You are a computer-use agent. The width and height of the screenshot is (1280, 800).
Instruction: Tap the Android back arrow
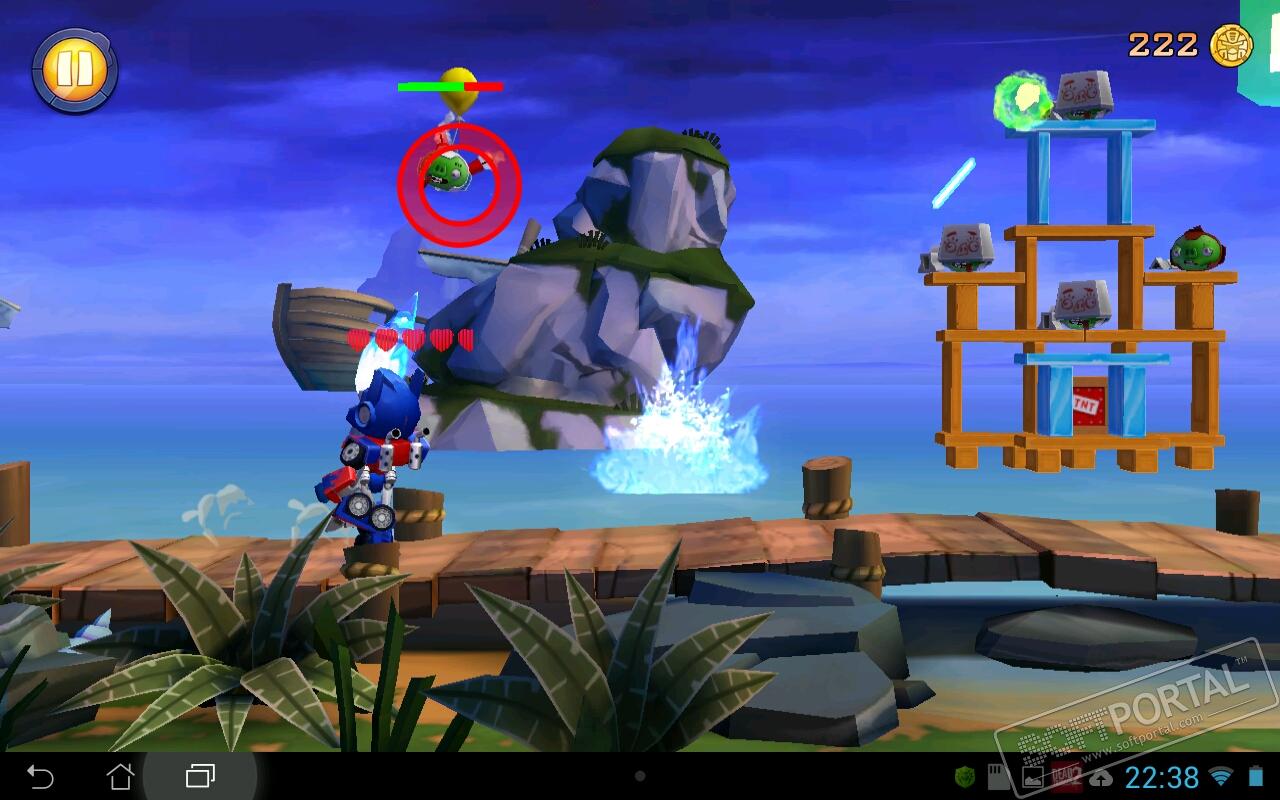pos(40,776)
